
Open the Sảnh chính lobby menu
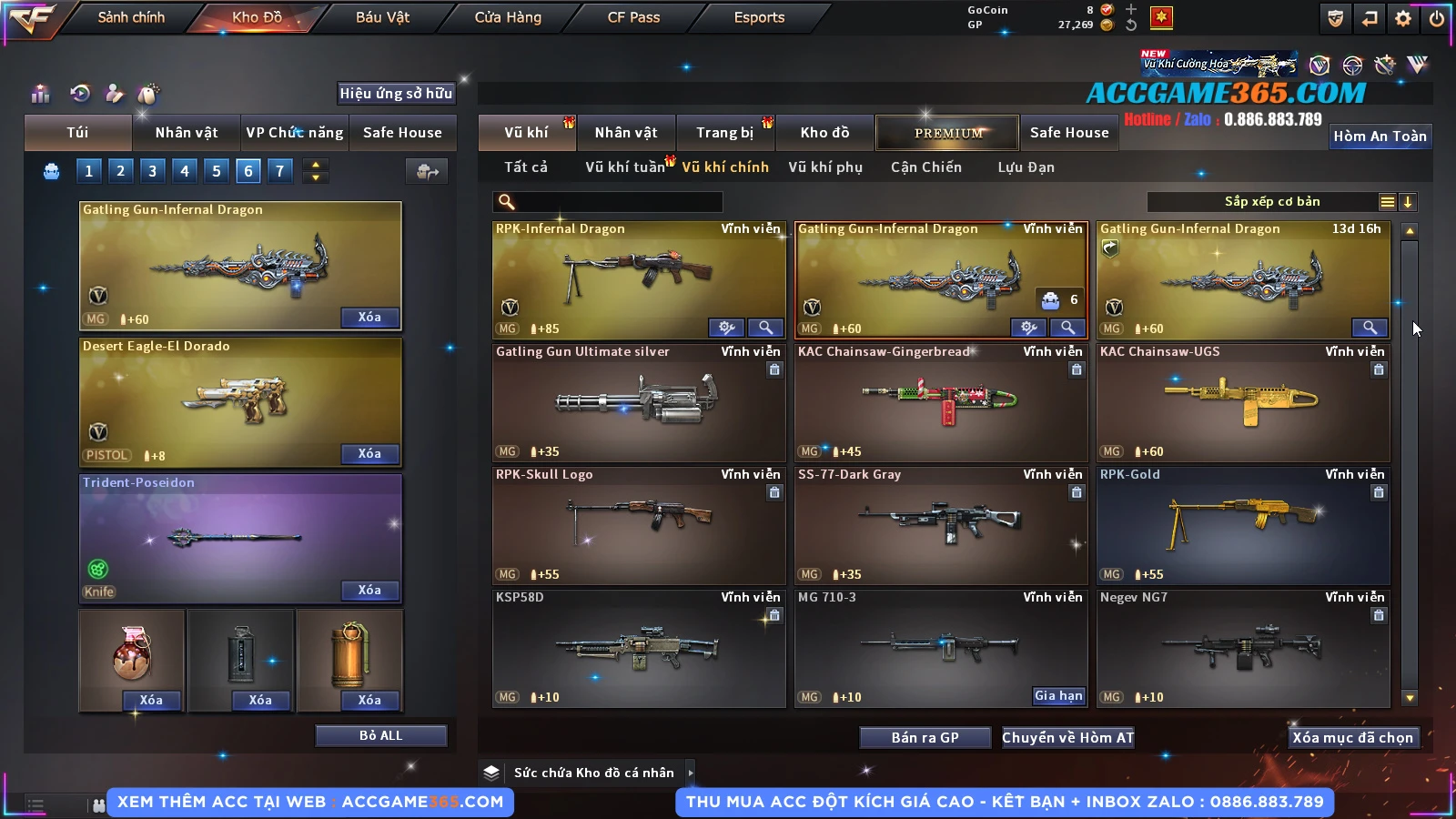[x=131, y=17]
